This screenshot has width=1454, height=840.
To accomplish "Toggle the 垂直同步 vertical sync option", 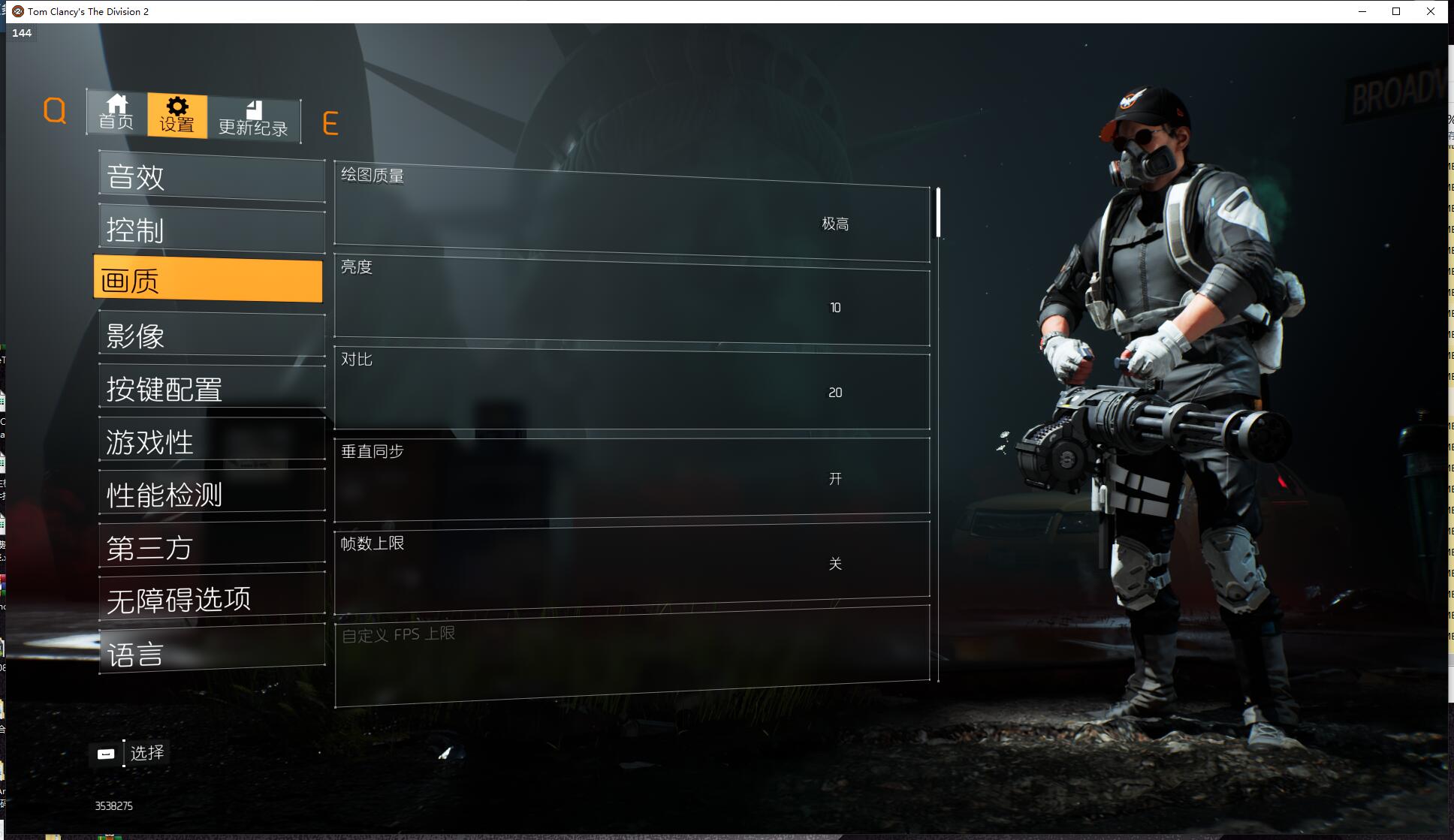I will [x=632, y=478].
